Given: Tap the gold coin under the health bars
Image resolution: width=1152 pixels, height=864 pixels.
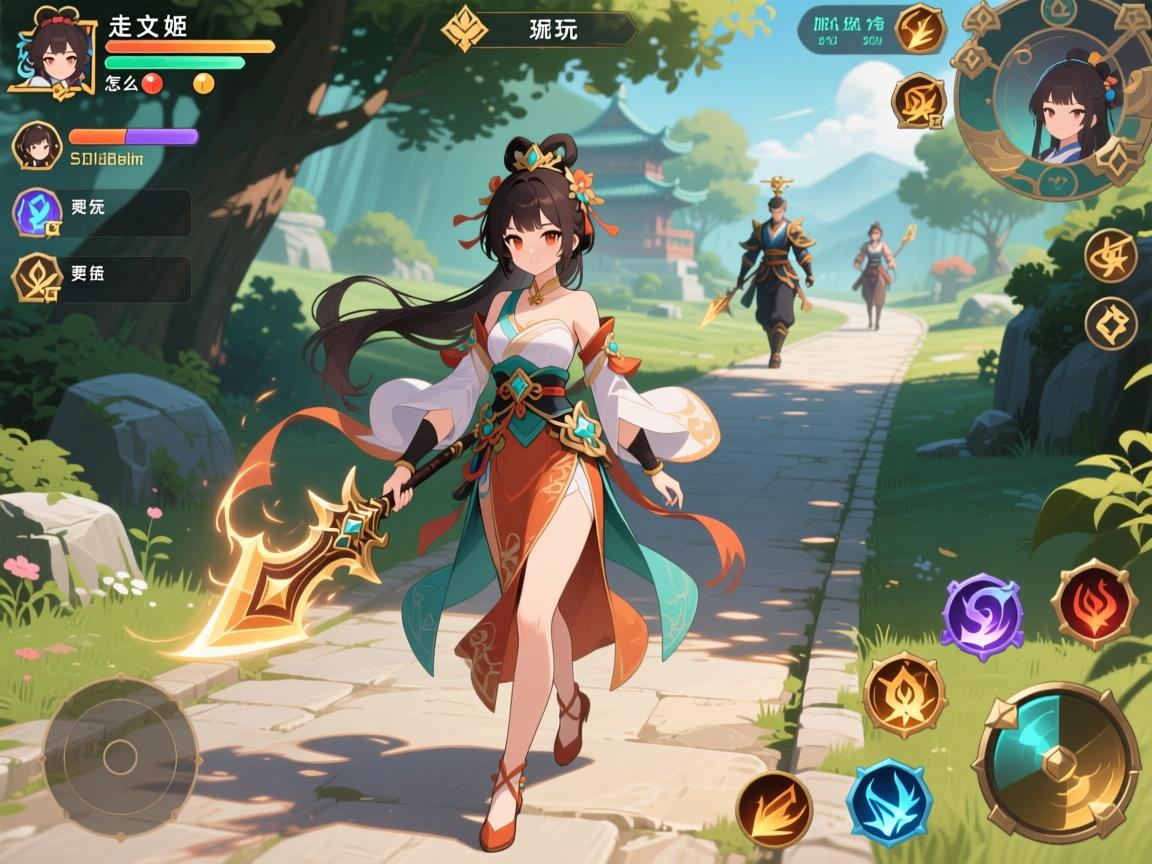Looking at the screenshot, I should click(204, 84).
